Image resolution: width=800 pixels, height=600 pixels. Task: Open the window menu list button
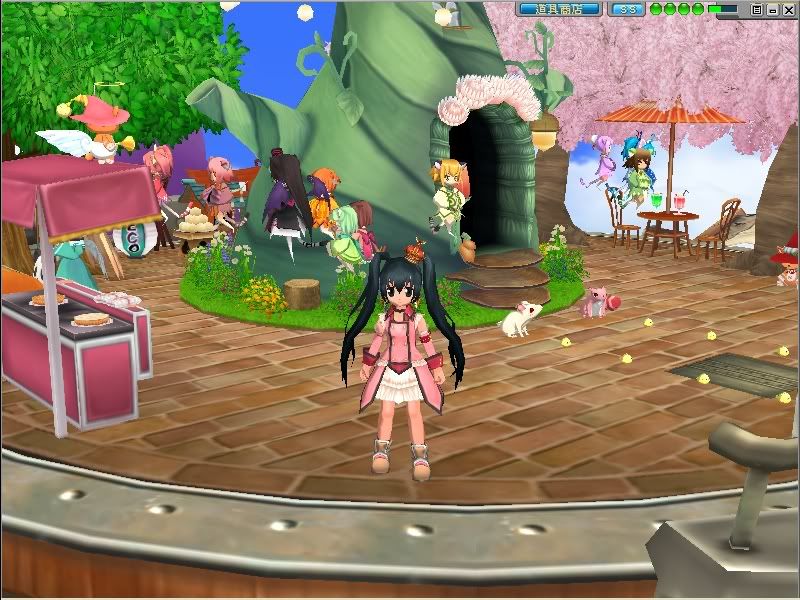coord(757,9)
